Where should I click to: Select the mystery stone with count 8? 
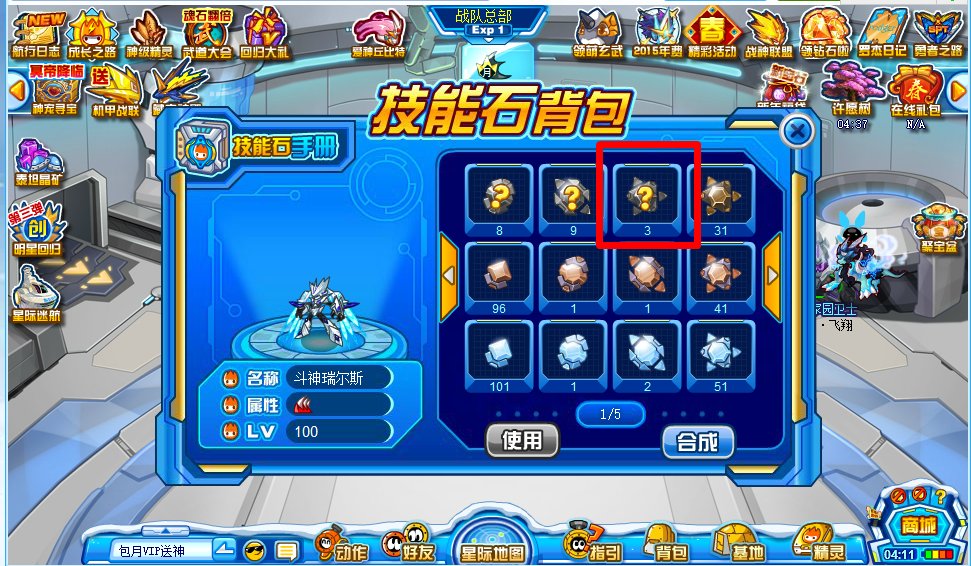tap(498, 195)
